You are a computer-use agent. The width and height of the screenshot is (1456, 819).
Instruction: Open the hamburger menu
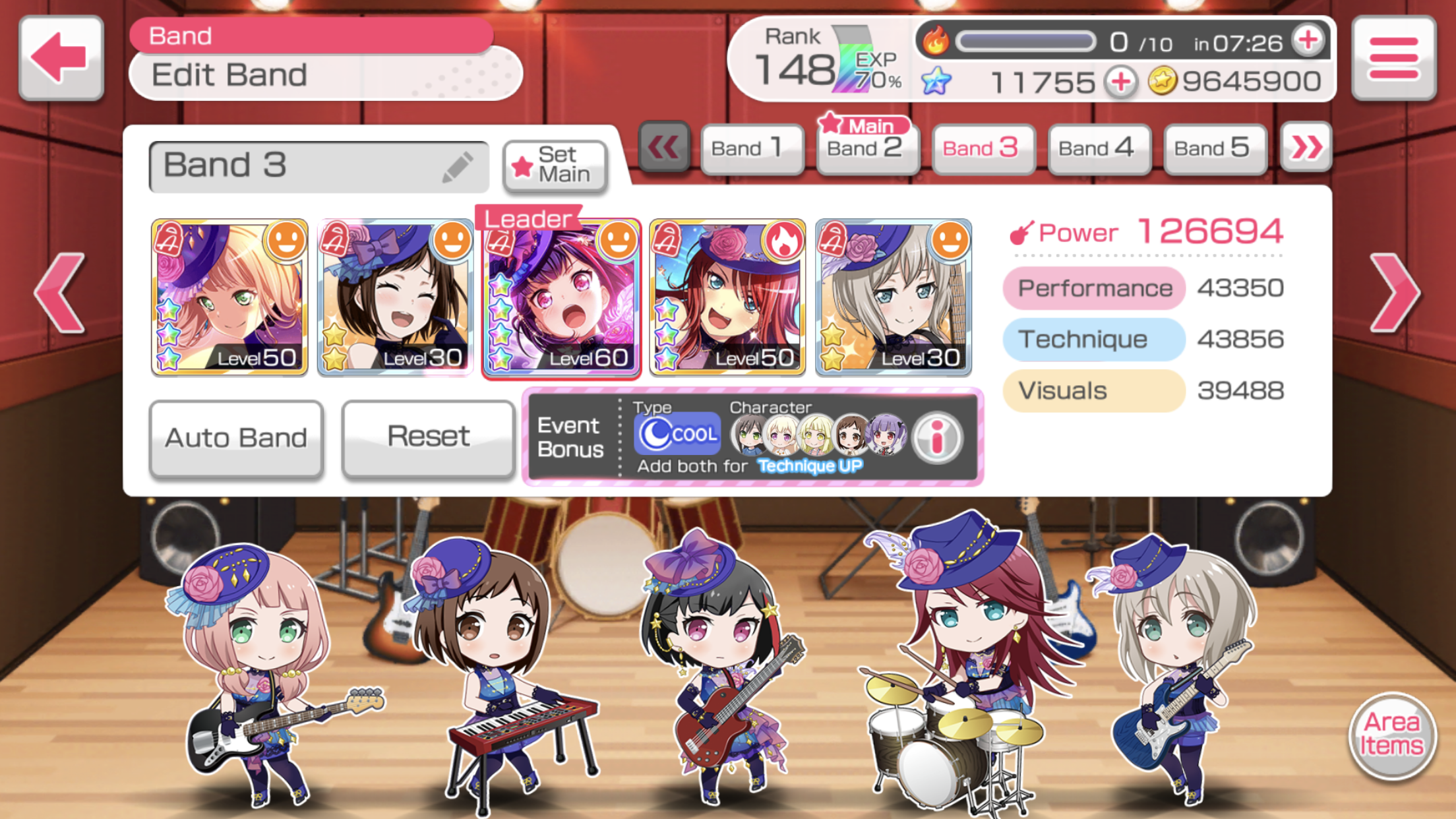click(x=1393, y=58)
